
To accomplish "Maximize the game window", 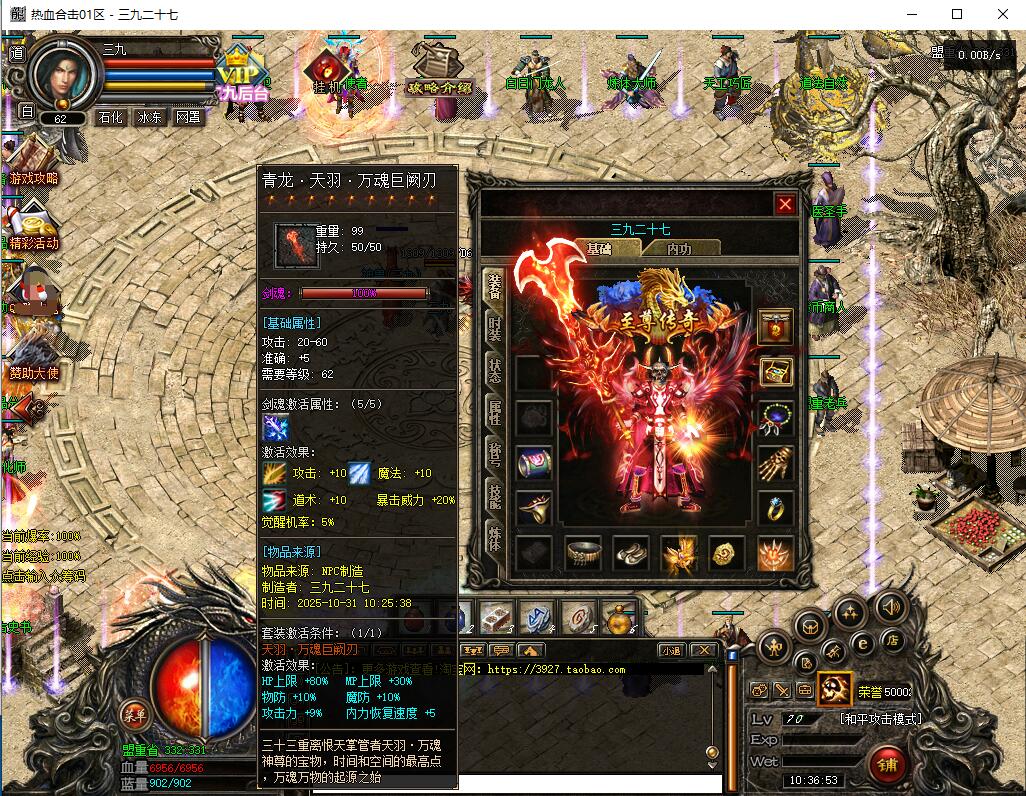I will pos(957,14).
